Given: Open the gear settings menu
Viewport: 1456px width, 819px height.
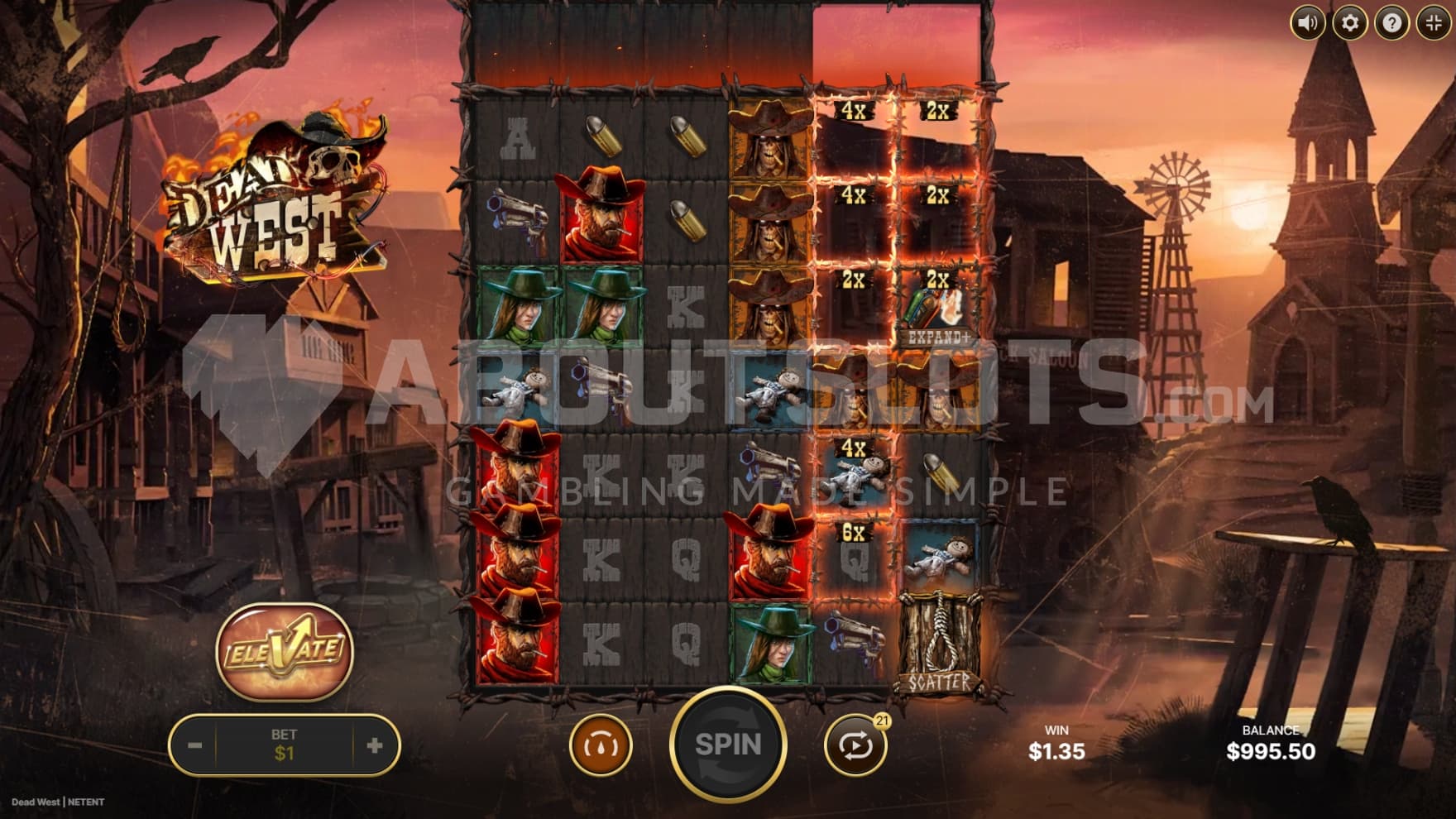Looking at the screenshot, I should pos(1350,22).
